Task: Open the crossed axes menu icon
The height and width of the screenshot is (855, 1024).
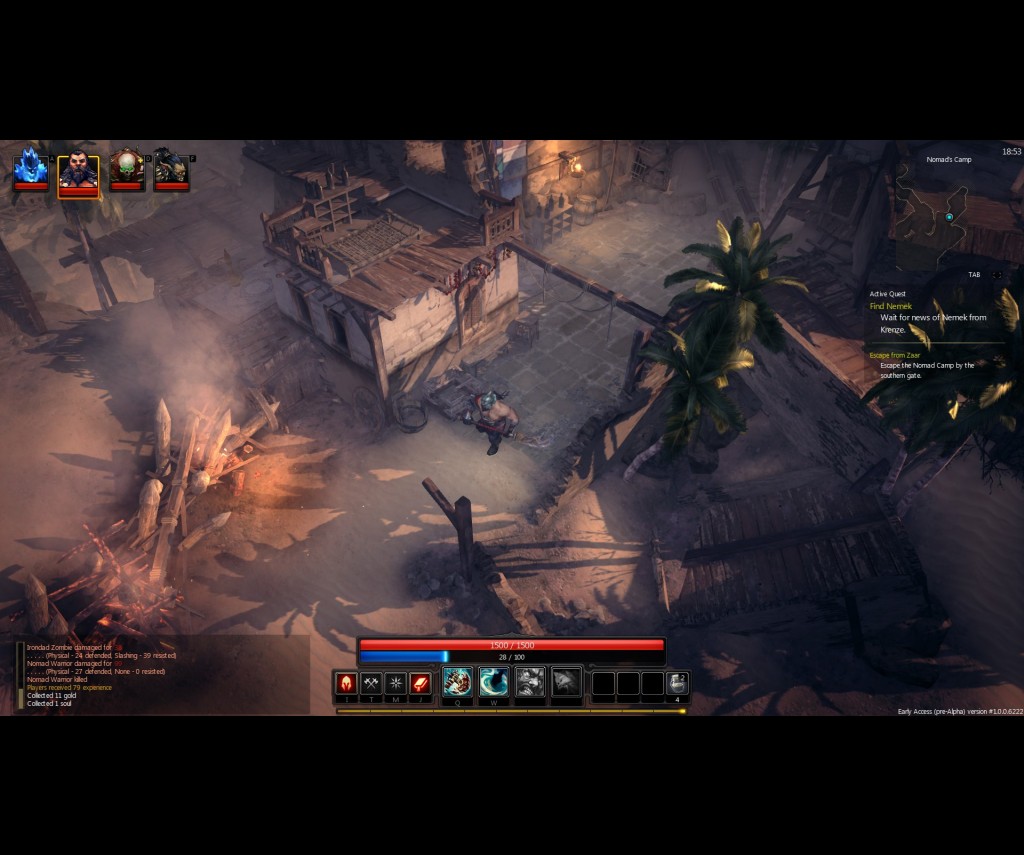Action: point(371,683)
